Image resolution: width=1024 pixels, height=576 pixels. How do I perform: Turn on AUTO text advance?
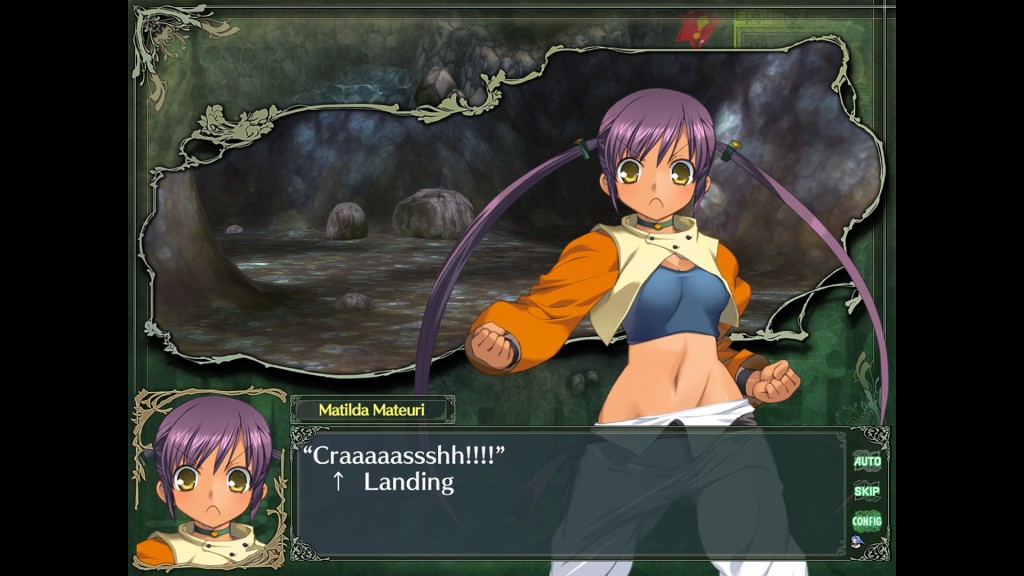[x=866, y=462]
